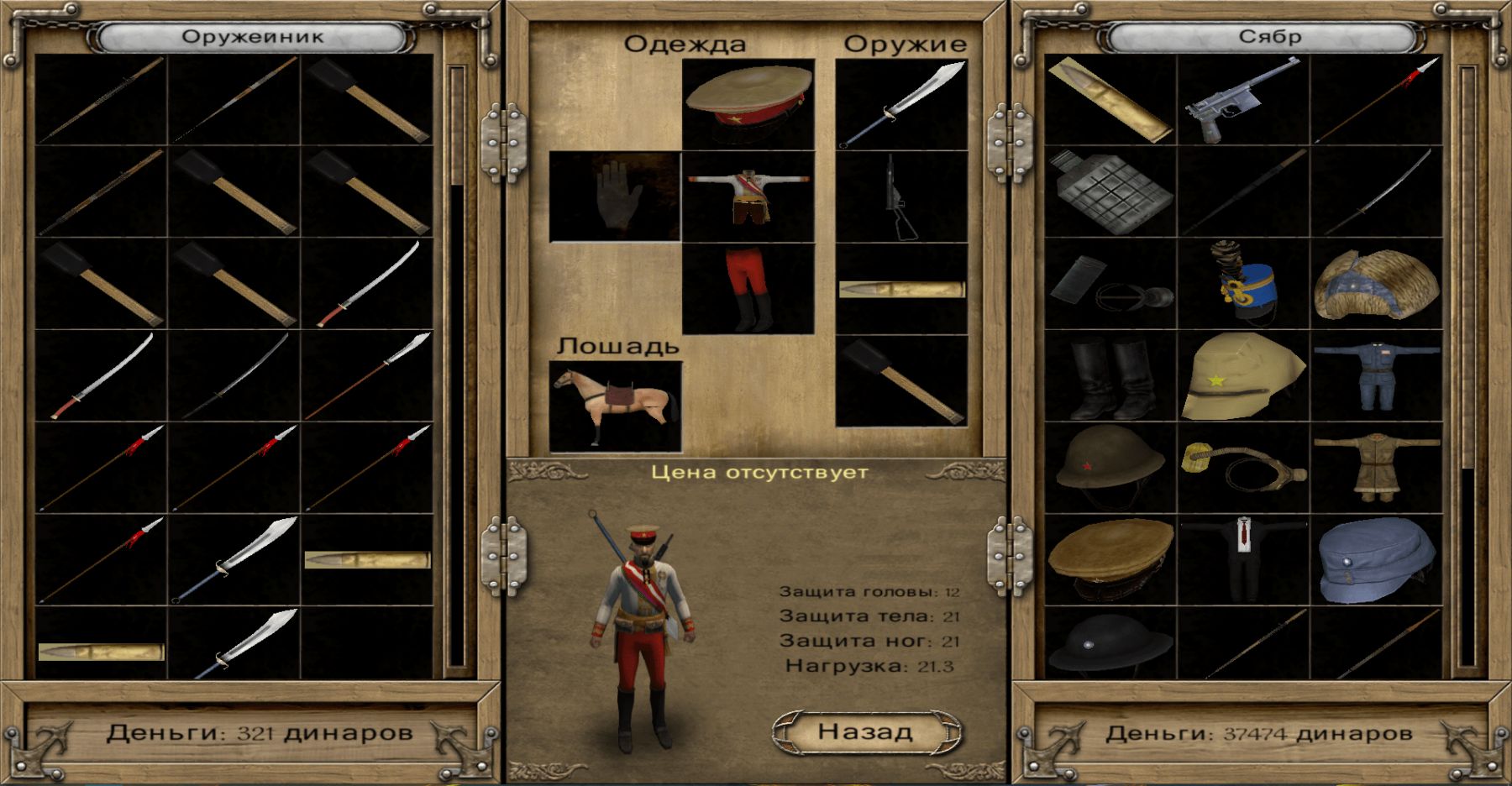The width and height of the screenshot is (1512, 786).
Task: Select the blue shako hat with plume
Action: (1242, 283)
